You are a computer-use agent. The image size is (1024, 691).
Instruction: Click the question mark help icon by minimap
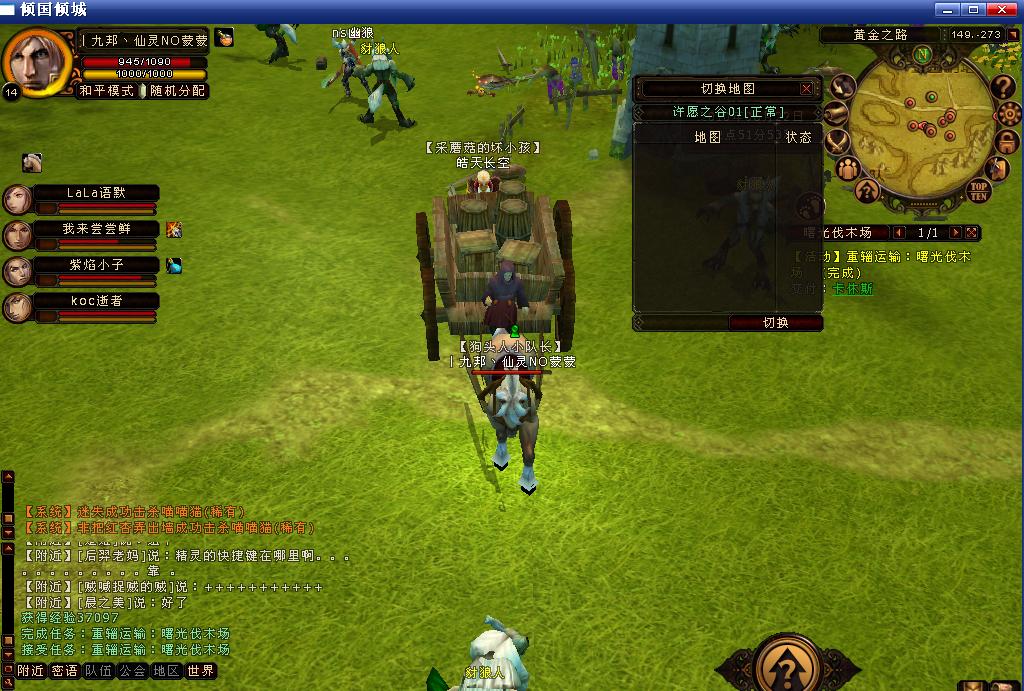1004,89
